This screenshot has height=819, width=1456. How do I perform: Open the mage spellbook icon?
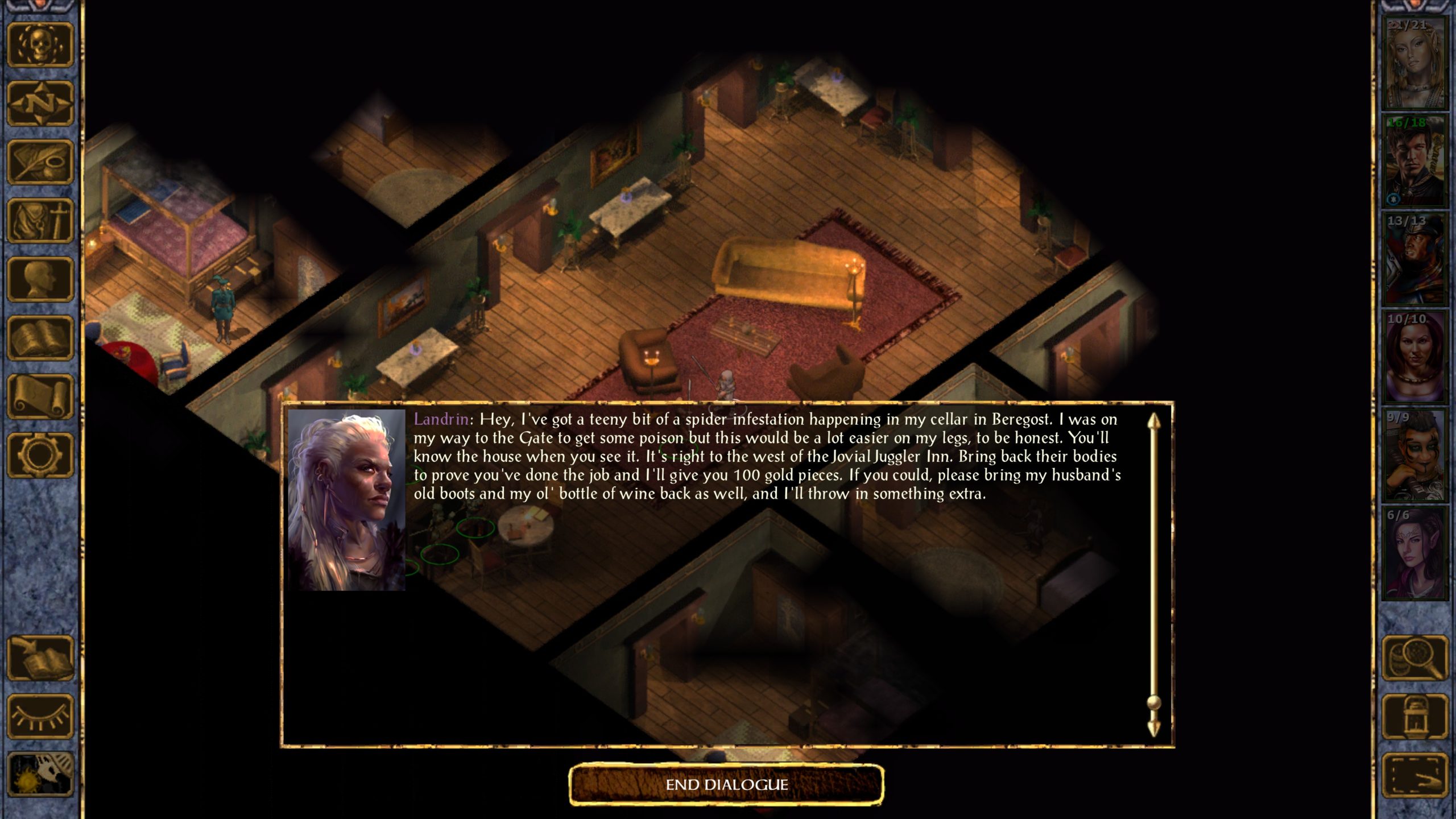click(40, 338)
